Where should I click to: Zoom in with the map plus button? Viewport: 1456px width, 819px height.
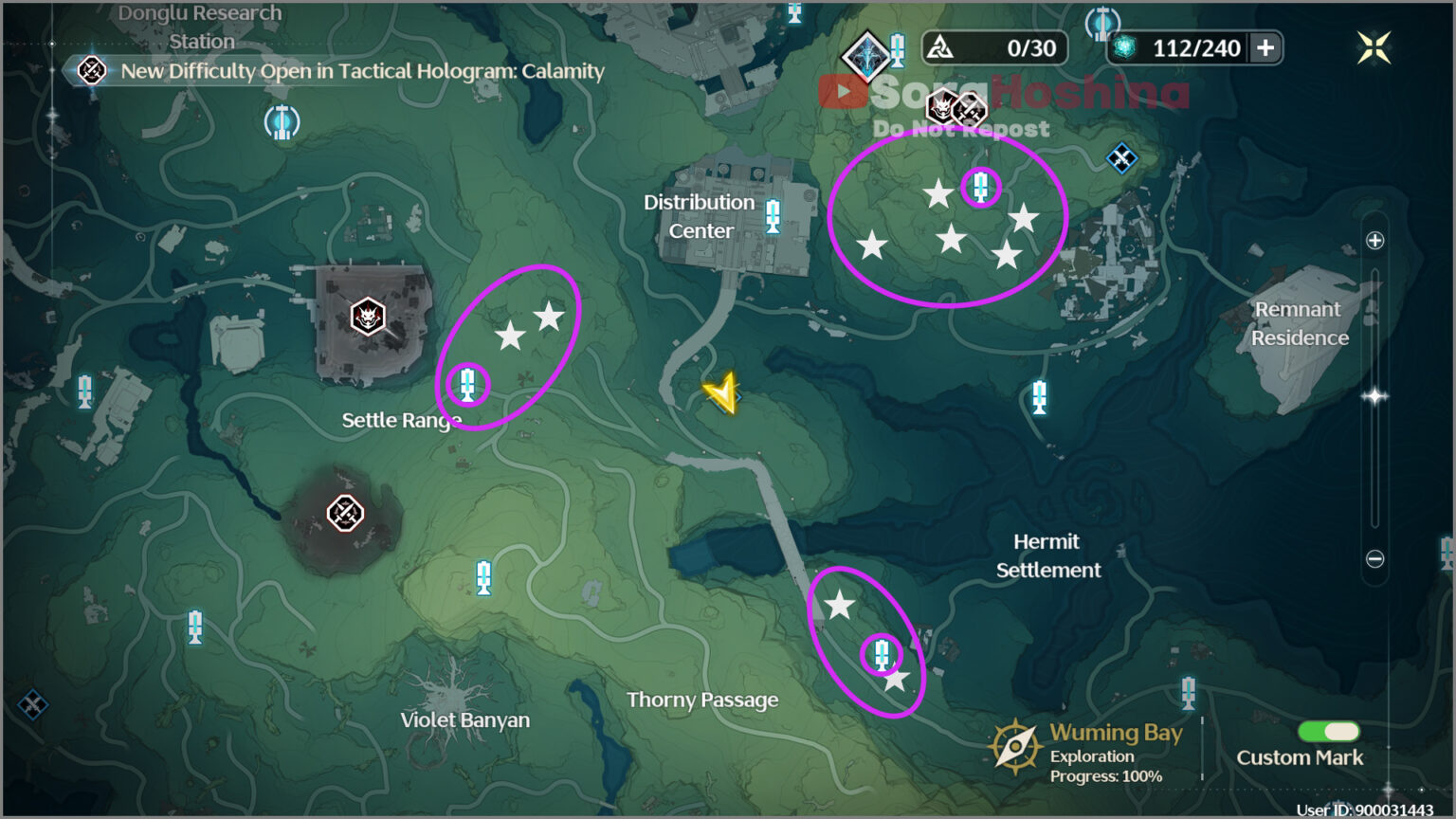coord(1374,240)
